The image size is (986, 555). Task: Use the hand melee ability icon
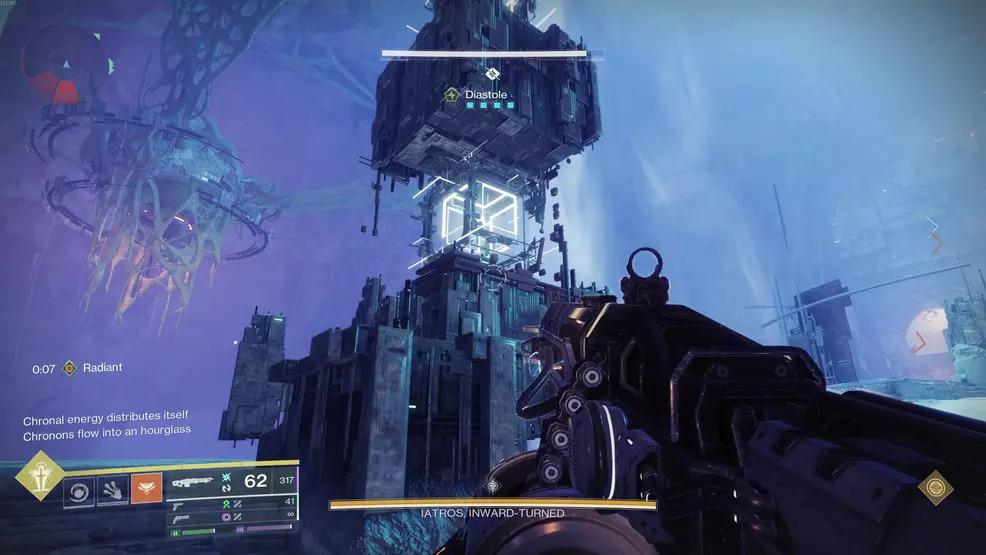pos(112,490)
